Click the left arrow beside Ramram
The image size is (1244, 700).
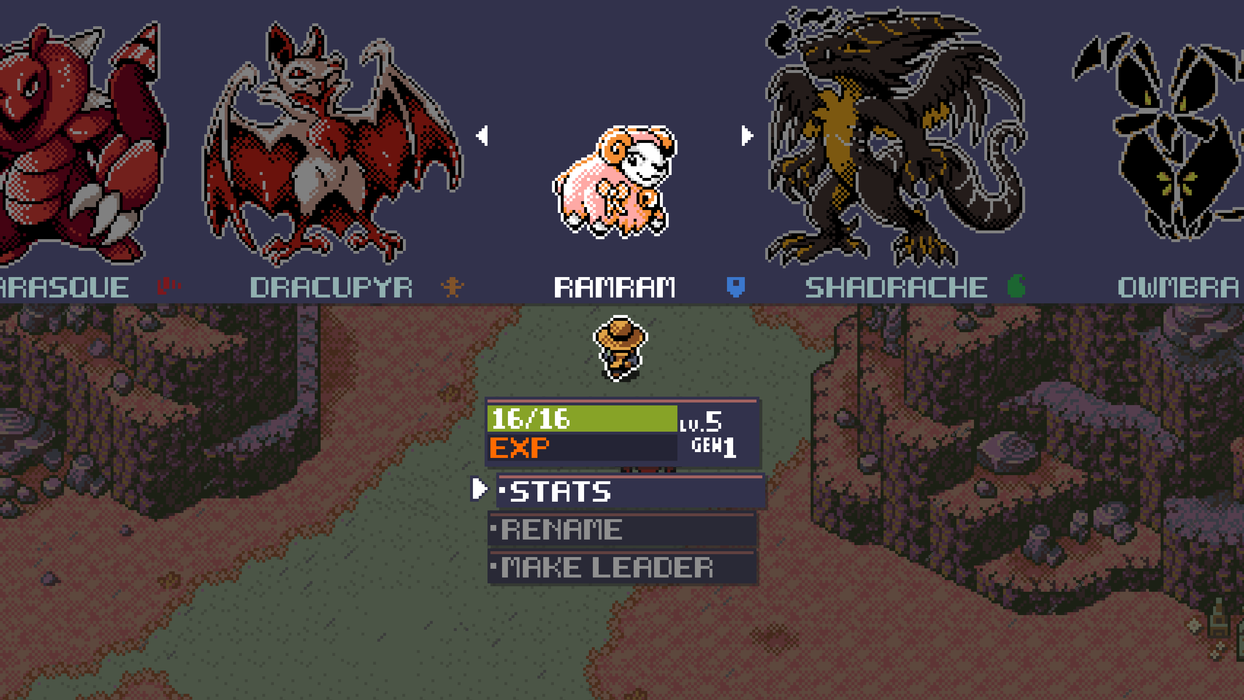[x=482, y=135]
